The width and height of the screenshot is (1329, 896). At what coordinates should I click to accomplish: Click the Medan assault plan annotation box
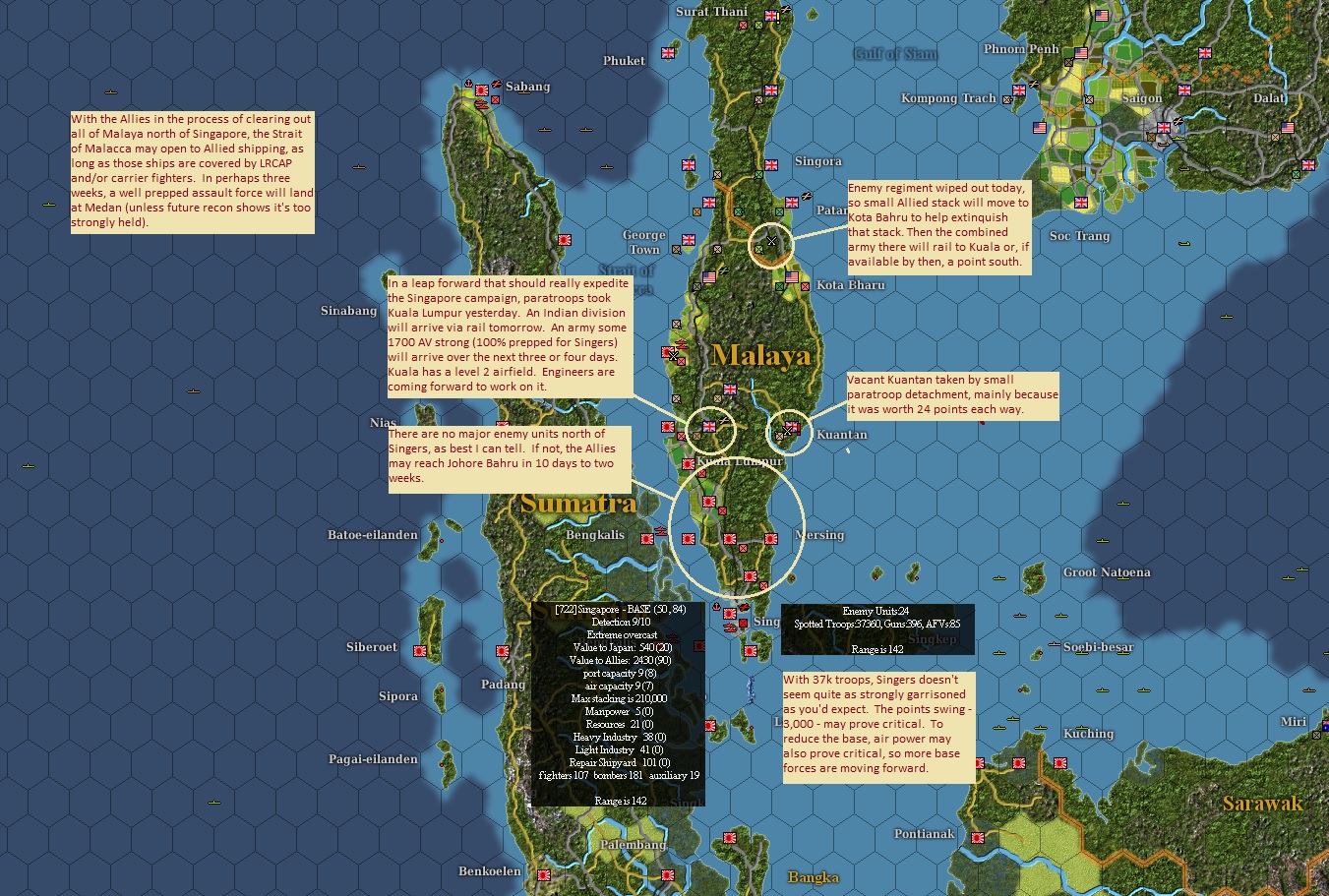click(190, 172)
